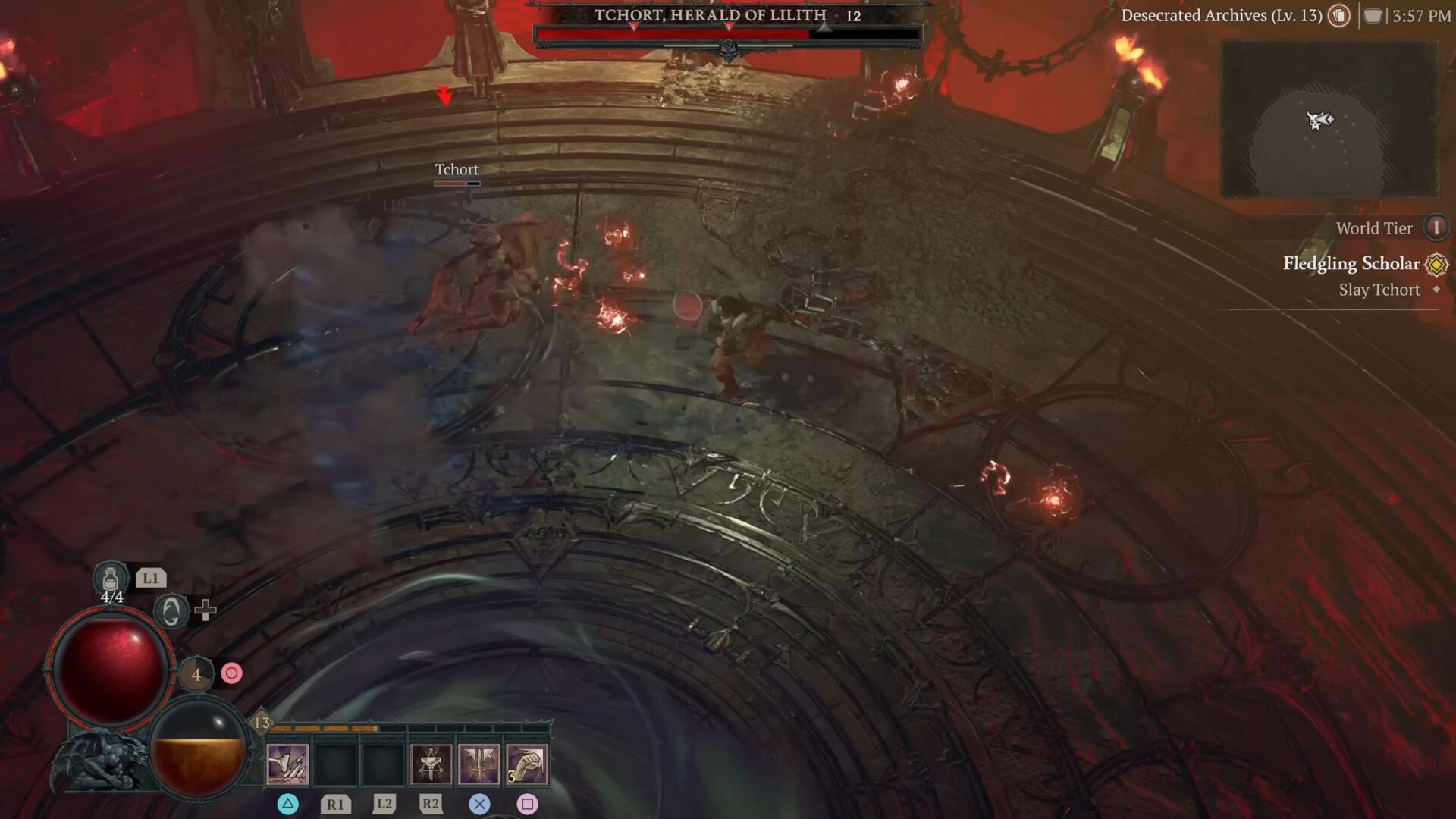
Task: Click the curse skill icon bound to R2
Action: (431, 762)
